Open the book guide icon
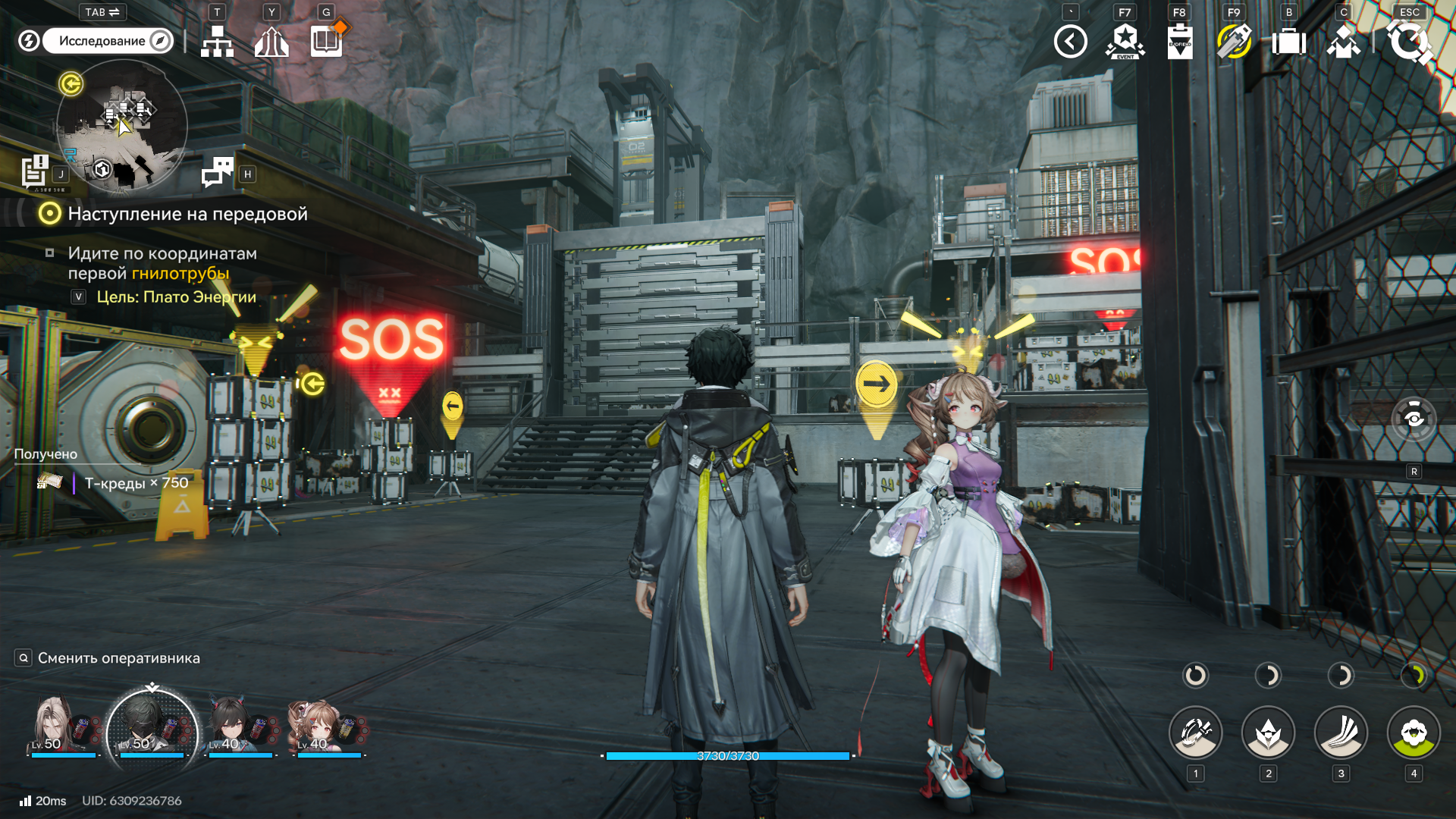1456x819 pixels. (327, 41)
